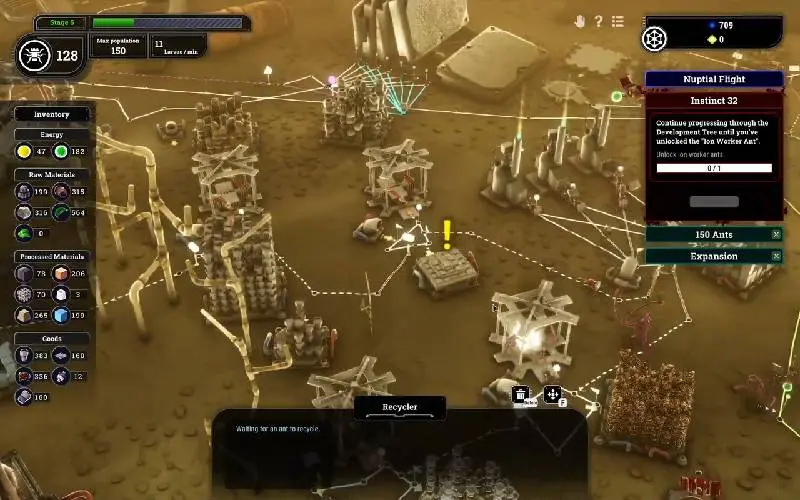Click the greyed button under Instinct 32

pos(714,201)
